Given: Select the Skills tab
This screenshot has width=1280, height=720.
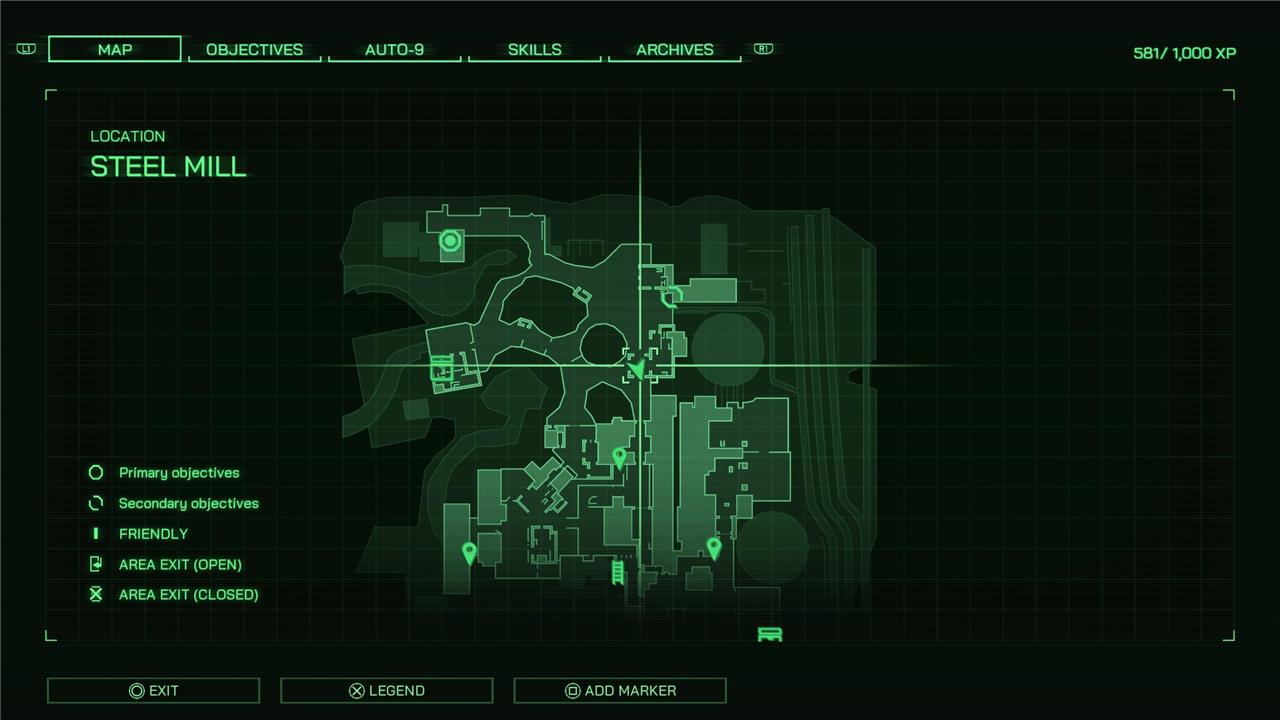Looking at the screenshot, I should [x=534, y=49].
